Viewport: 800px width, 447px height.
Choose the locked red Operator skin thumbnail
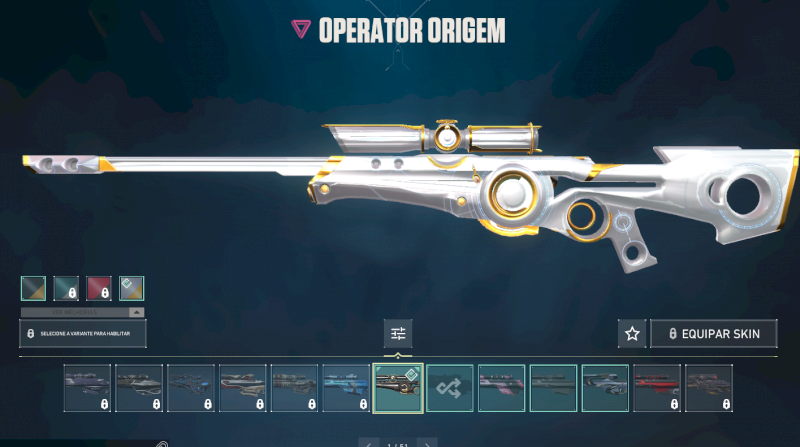[x=657, y=388]
